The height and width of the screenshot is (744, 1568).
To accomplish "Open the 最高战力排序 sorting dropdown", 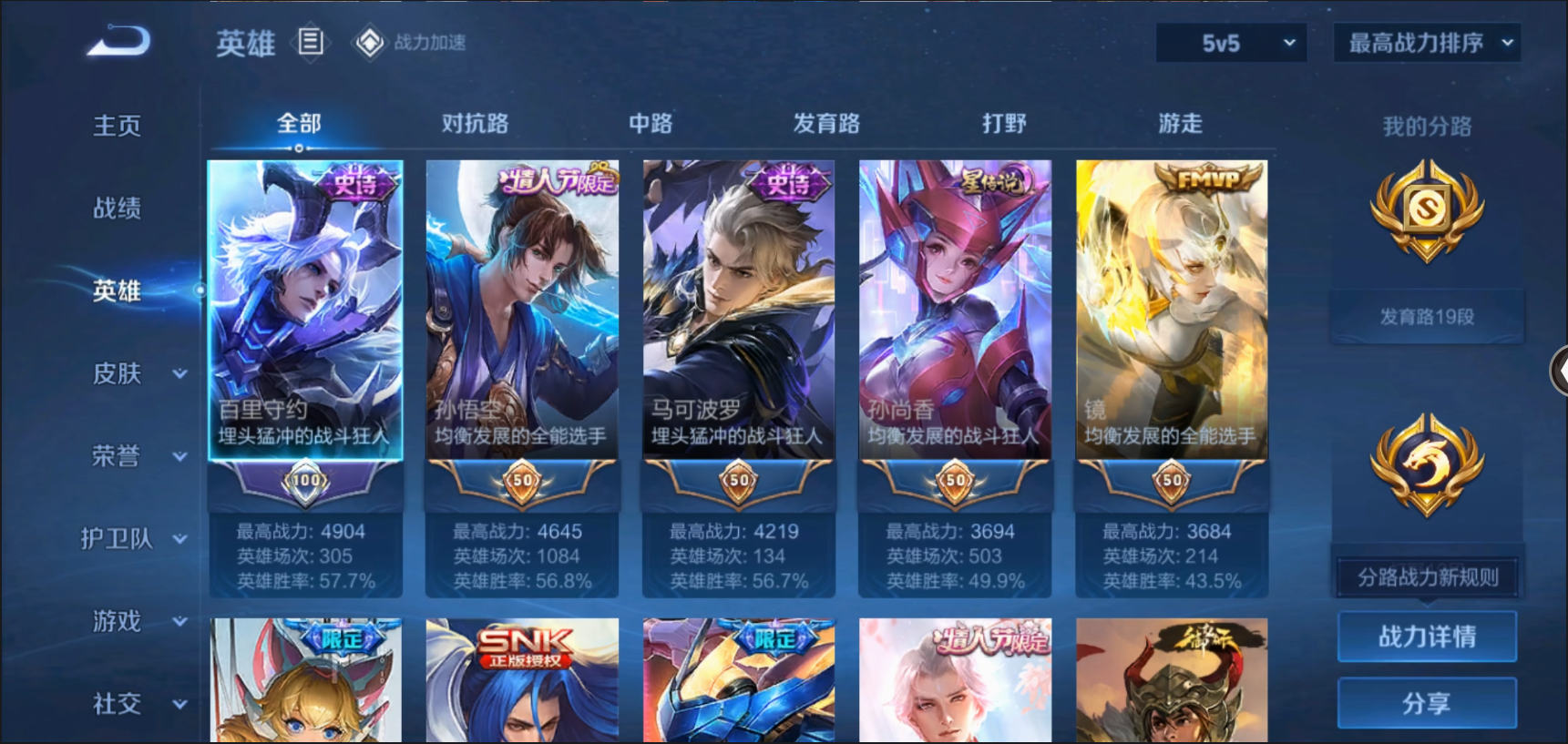I will 1426,43.
